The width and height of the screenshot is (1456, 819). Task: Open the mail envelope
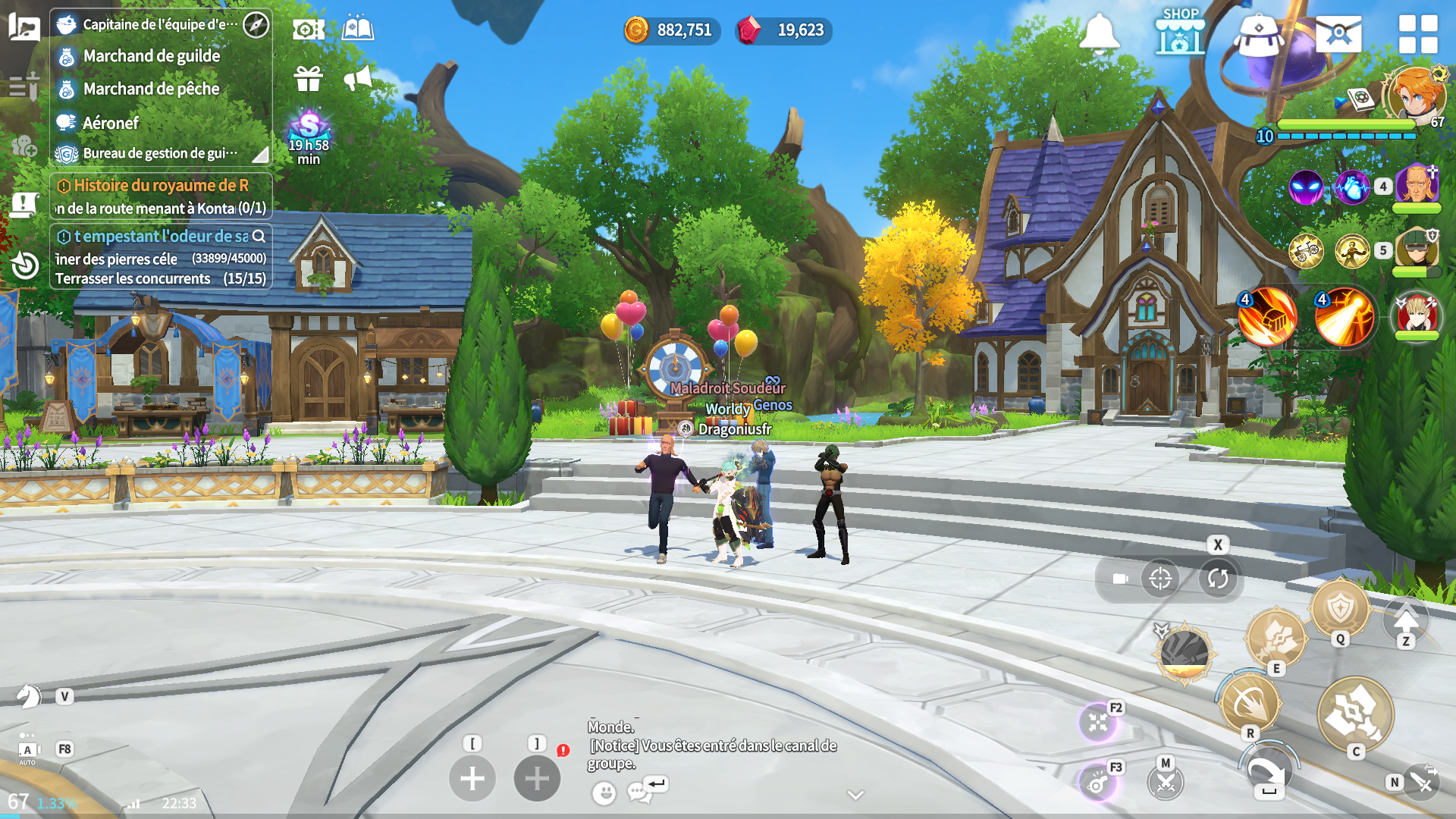click(x=1338, y=33)
